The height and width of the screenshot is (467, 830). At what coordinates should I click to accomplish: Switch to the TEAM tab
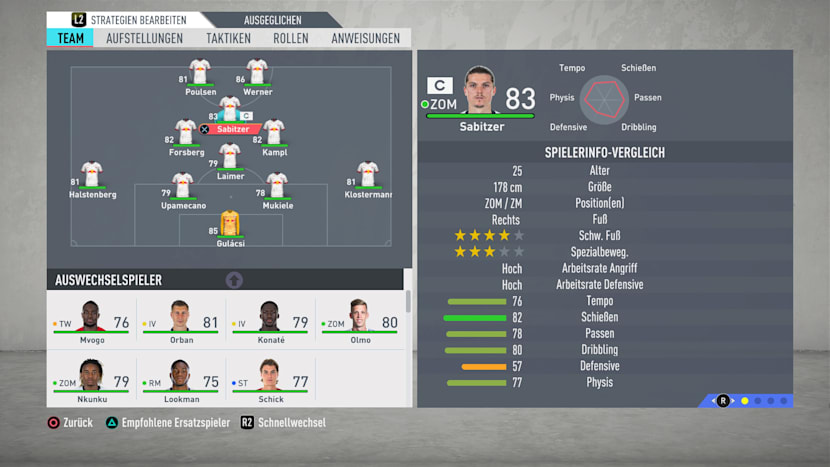tap(70, 38)
